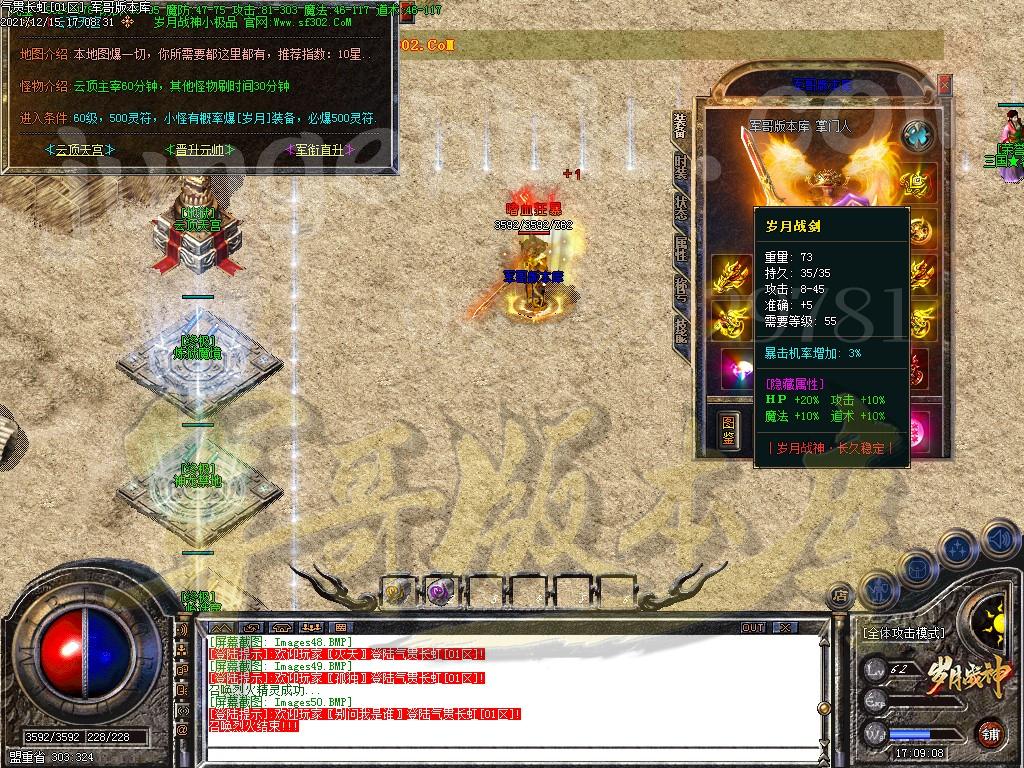Select the 军衔直升 link

(320, 150)
